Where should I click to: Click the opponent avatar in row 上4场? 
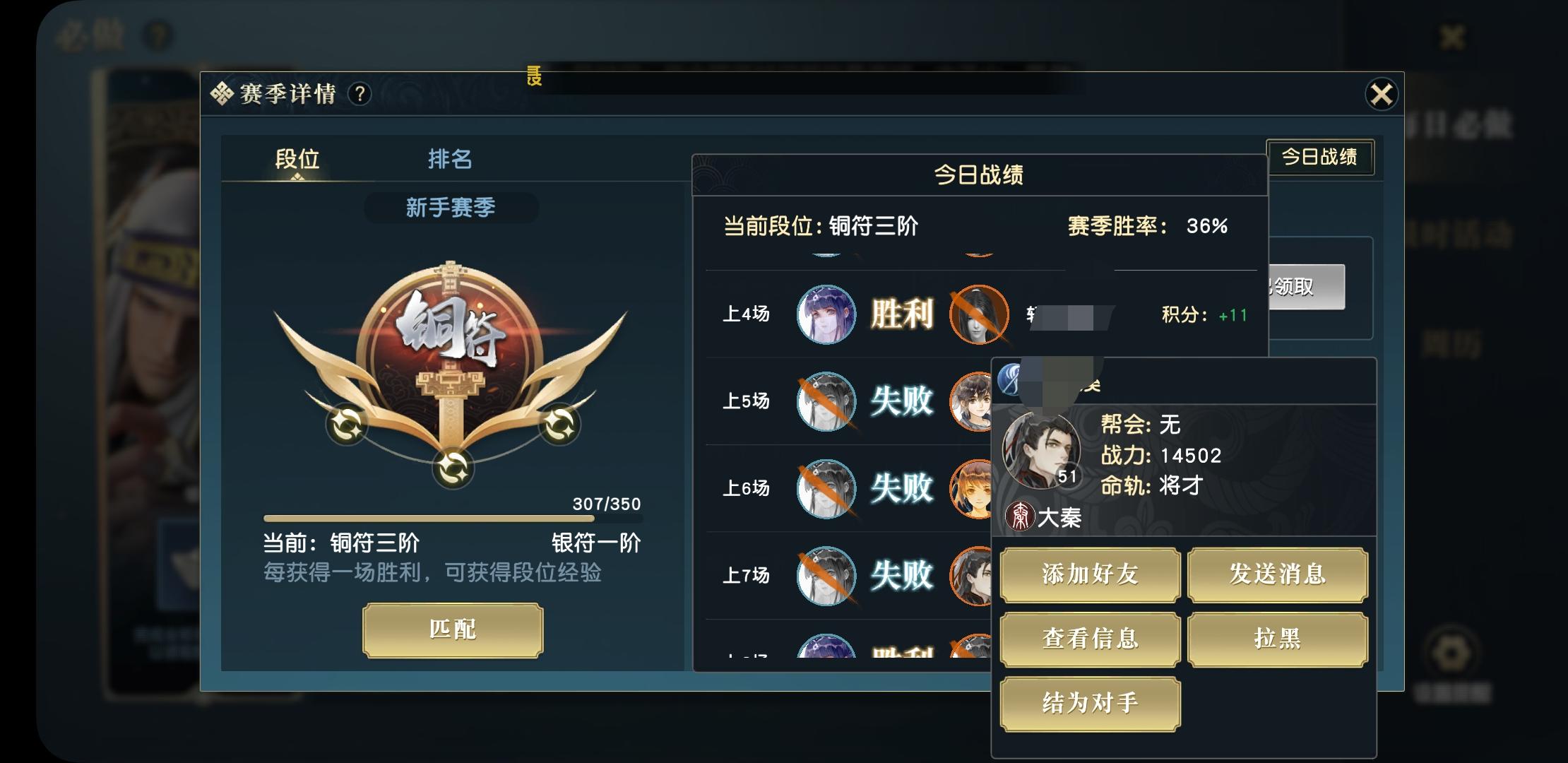click(980, 316)
